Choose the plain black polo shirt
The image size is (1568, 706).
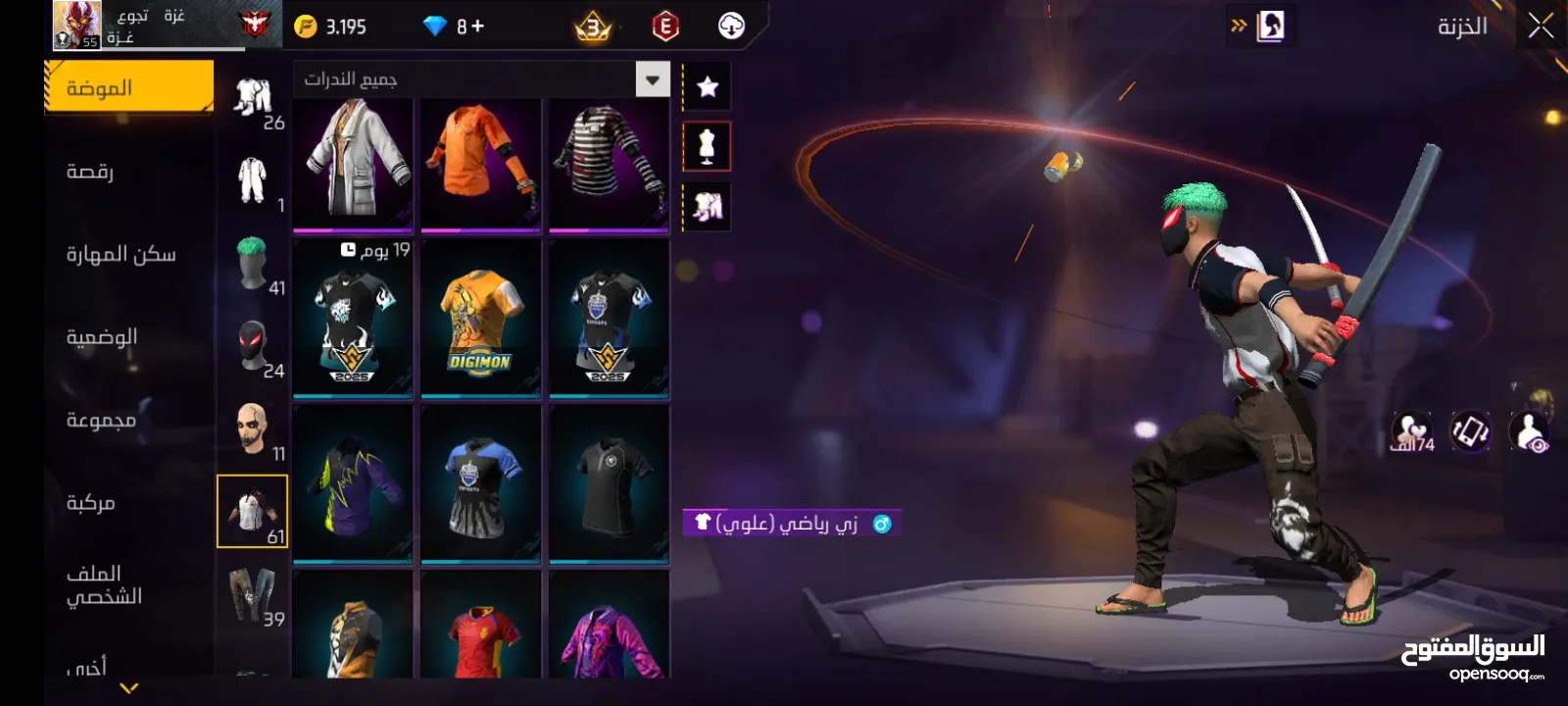click(609, 485)
